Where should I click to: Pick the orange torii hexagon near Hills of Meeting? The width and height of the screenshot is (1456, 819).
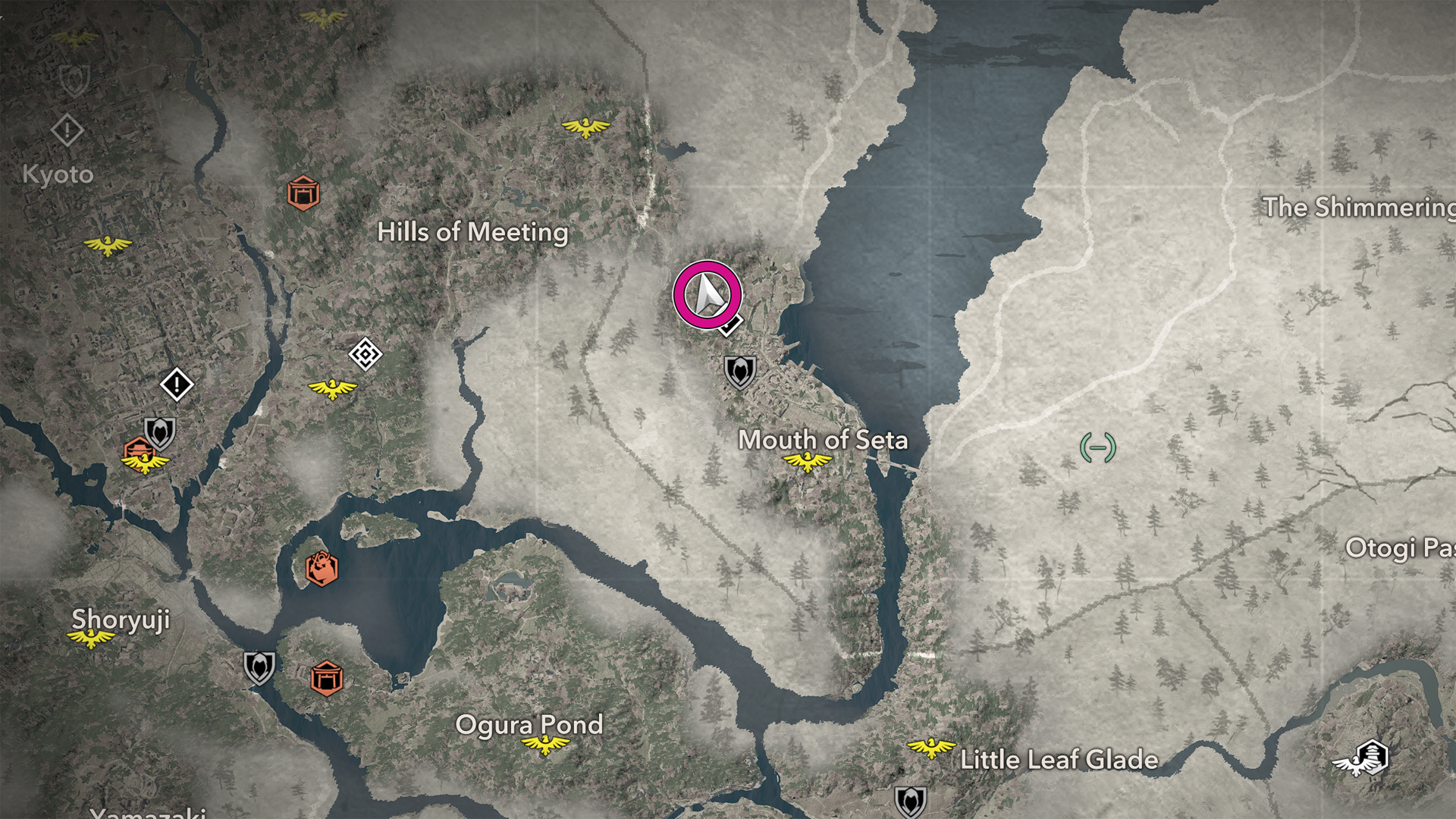(x=303, y=193)
